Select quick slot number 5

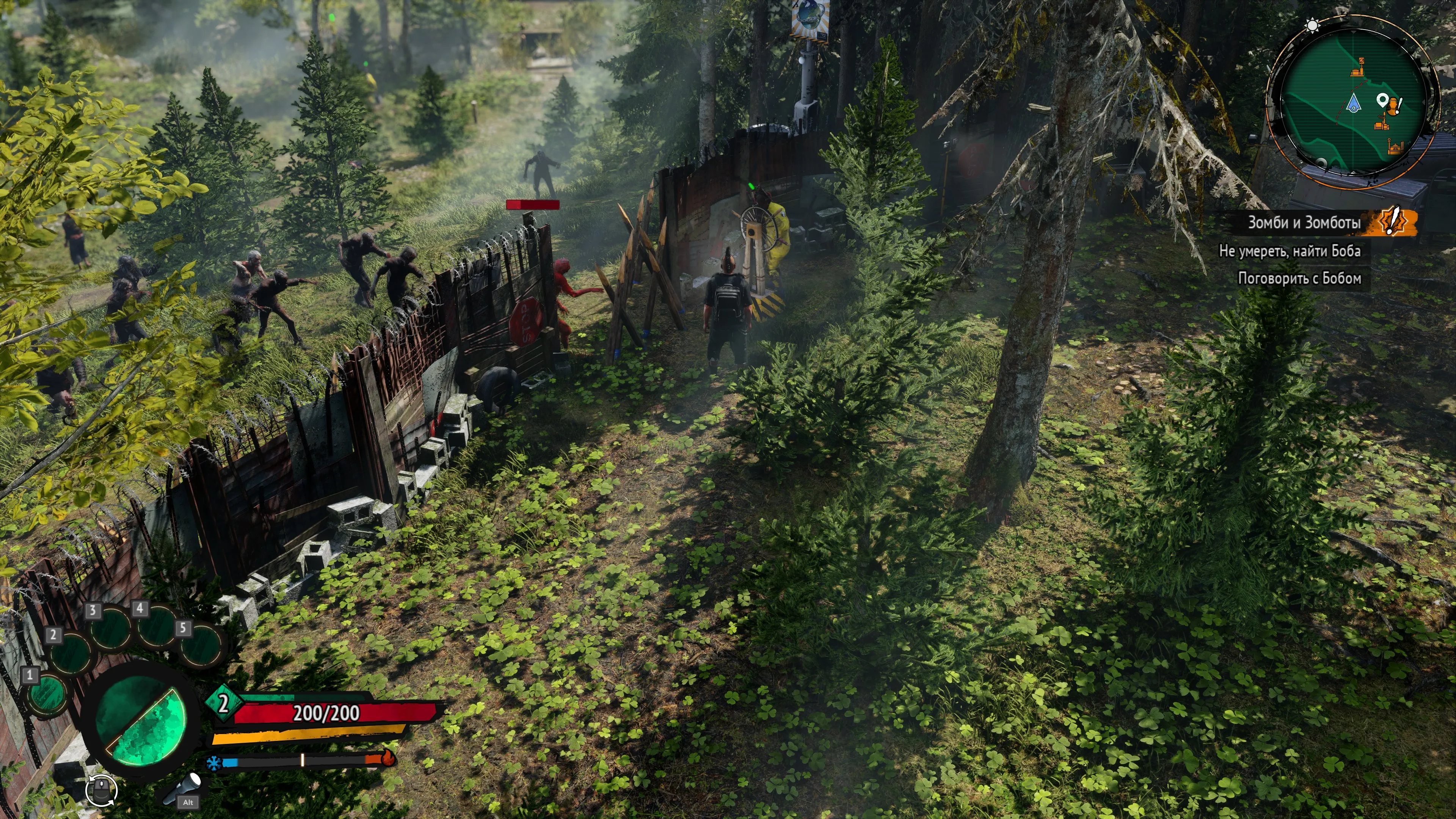click(x=201, y=646)
